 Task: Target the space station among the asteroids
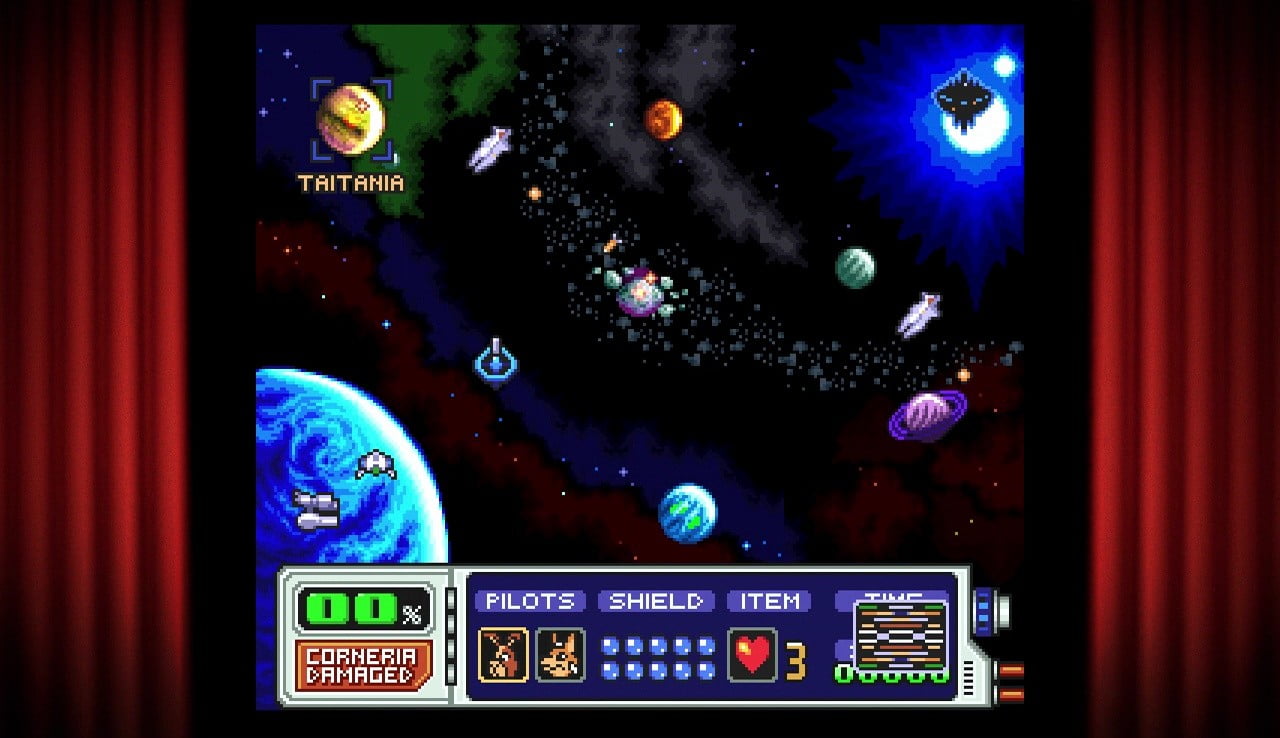[639, 292]
